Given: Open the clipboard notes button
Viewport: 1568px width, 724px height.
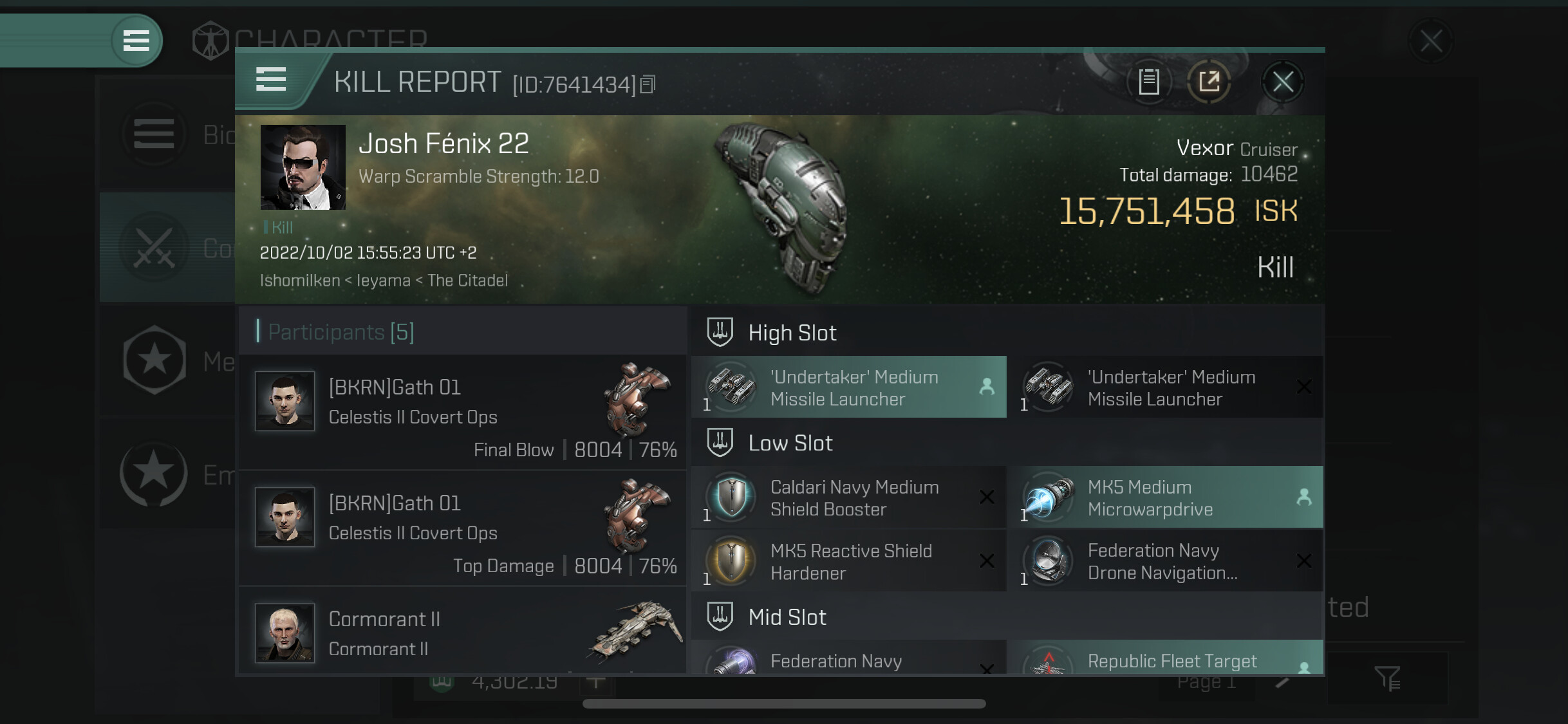Looking at the screenshot, I should coord(1149,82).
